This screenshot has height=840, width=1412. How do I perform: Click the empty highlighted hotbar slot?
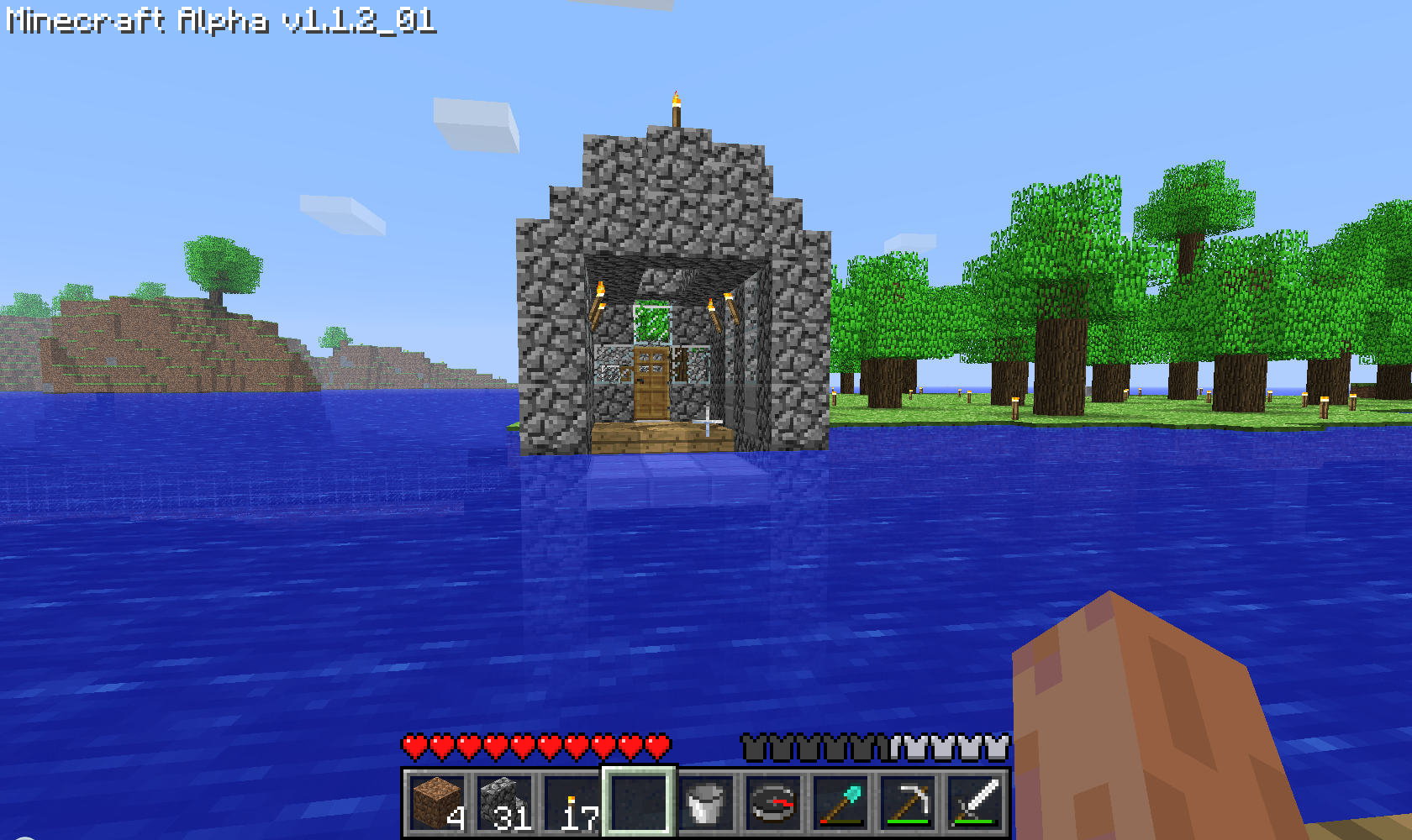[x=639, y=802]
